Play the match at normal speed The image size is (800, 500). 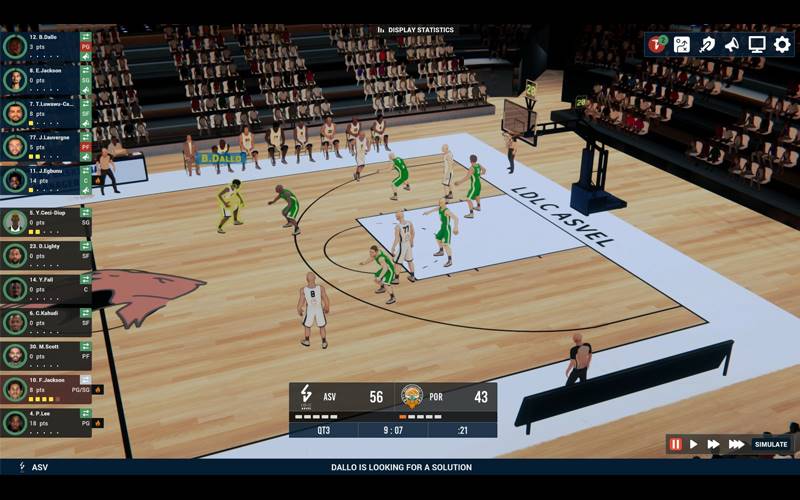[694, 444]
